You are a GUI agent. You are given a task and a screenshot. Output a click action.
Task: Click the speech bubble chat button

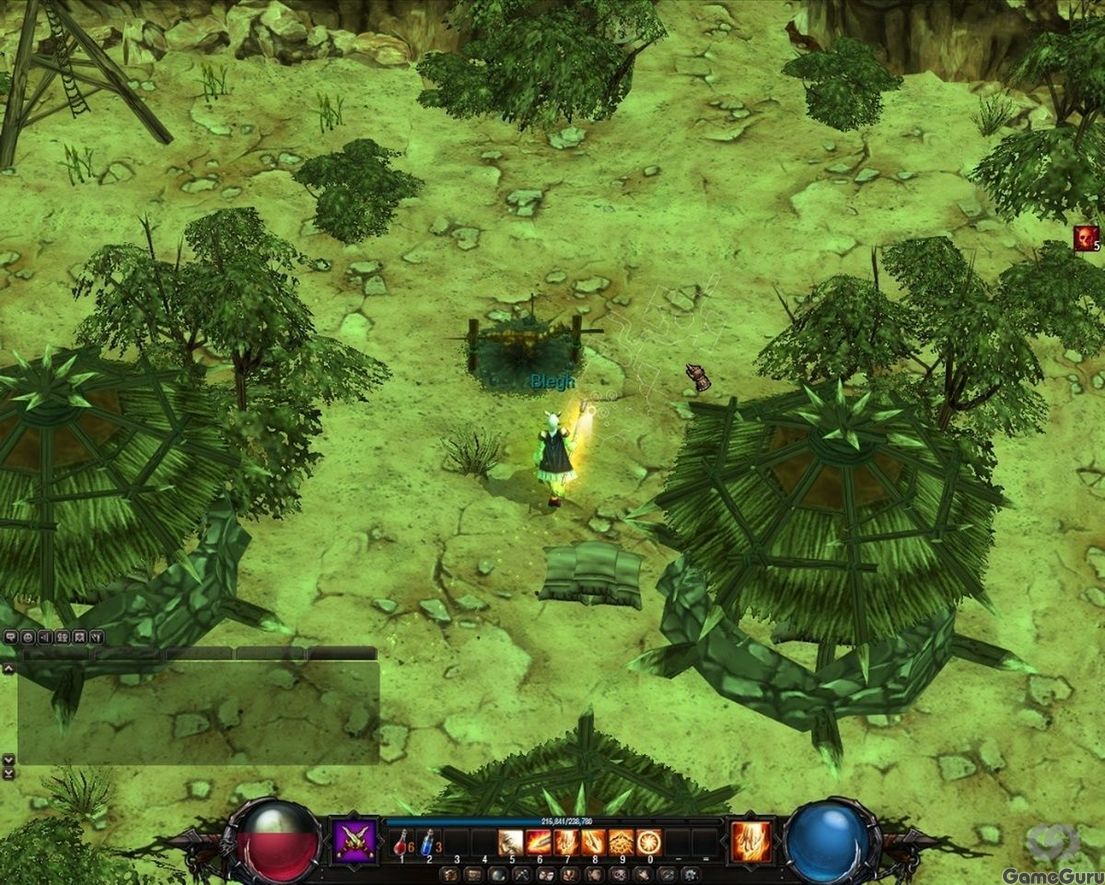coord(10,637)
